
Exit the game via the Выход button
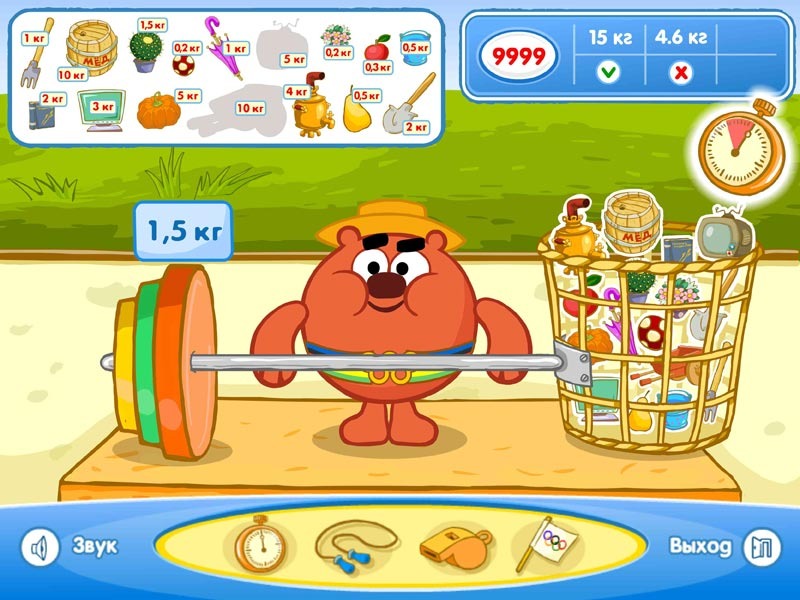[x=761, y=547]
